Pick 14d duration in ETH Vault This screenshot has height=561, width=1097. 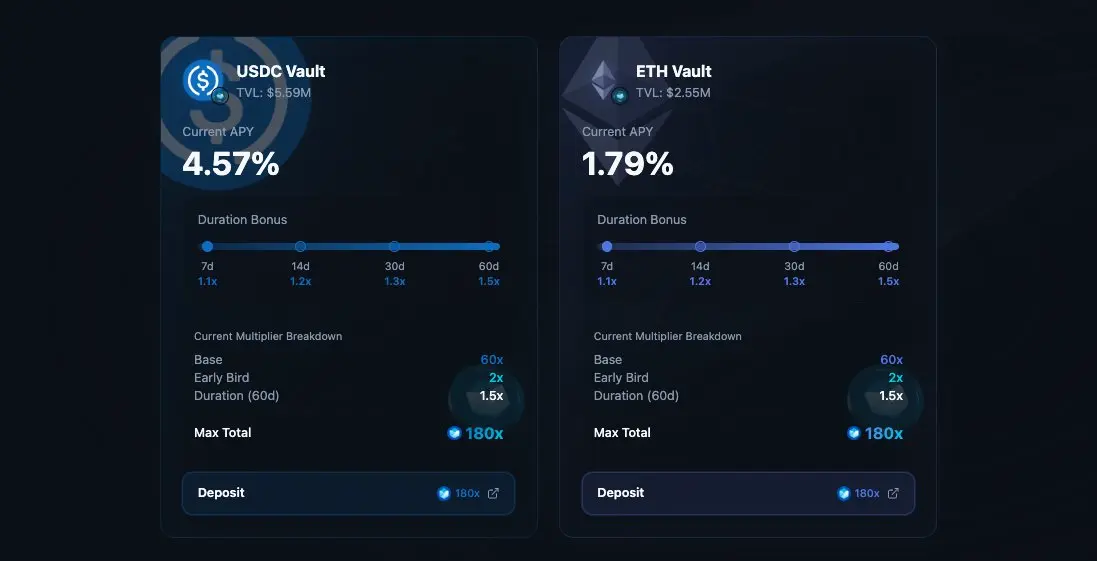(x=700, y=246)
